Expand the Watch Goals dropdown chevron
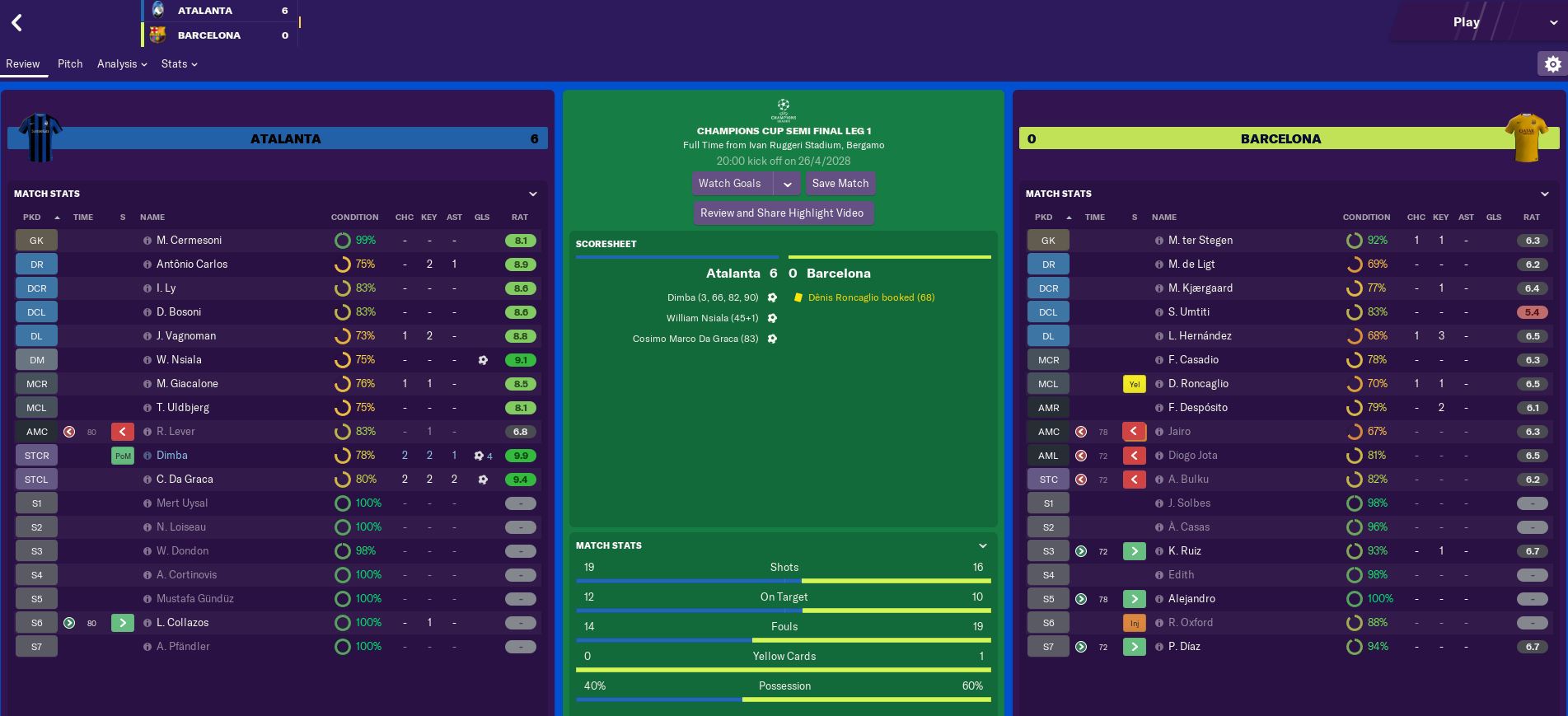1568x716 pixels. (x=788, y=183)
